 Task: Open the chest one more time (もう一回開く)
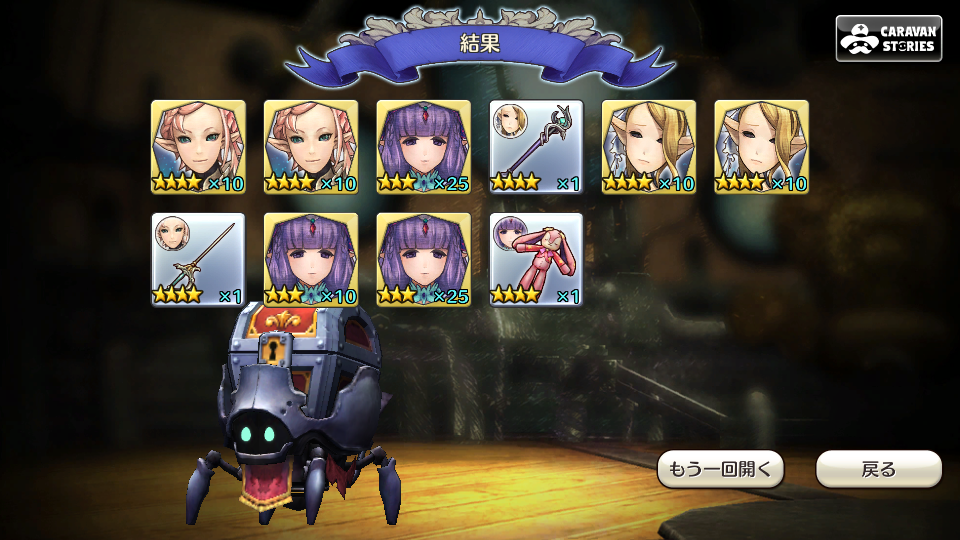pos(720,469)
